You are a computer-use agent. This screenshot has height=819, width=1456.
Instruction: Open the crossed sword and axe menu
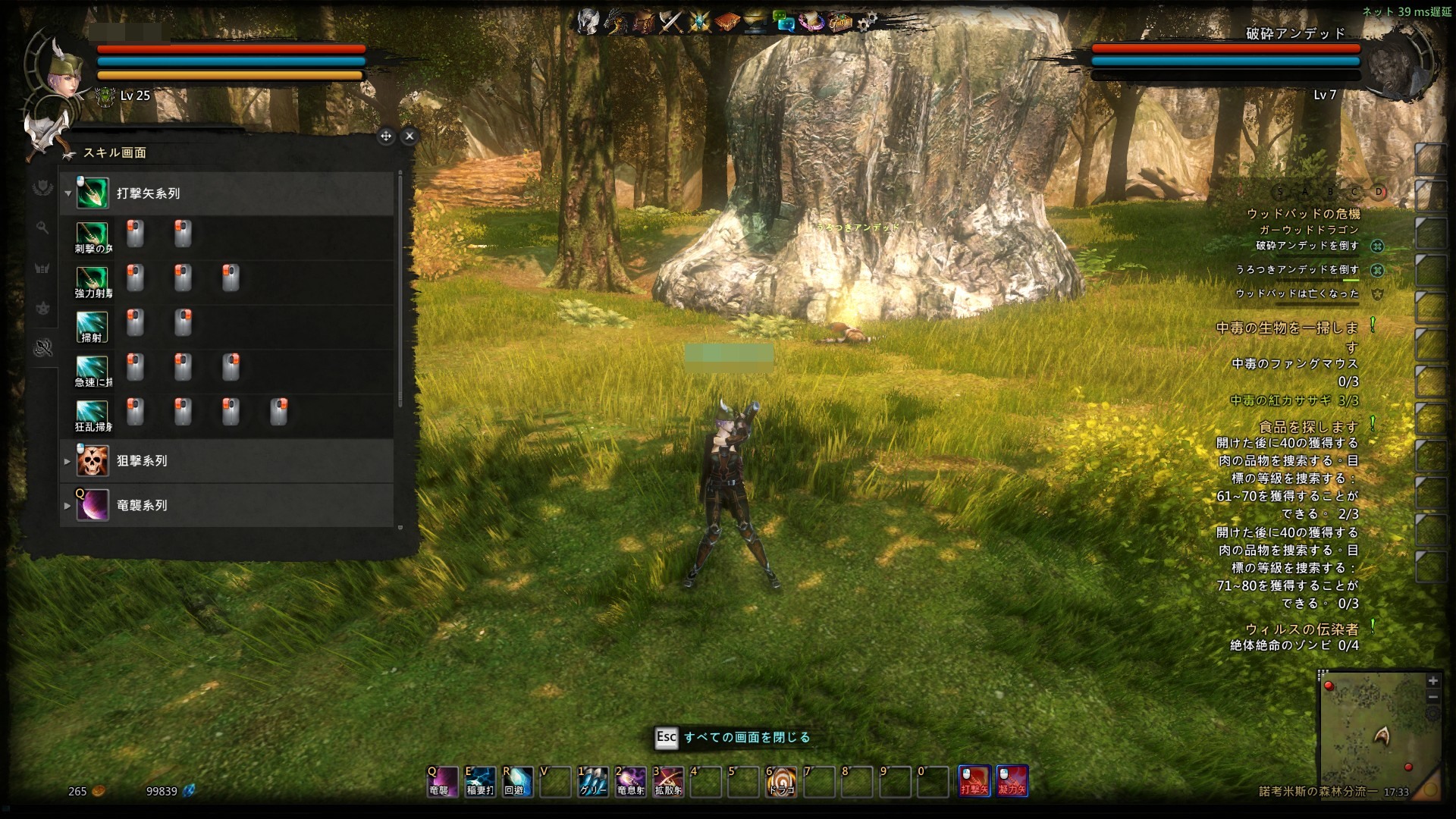coord(672,23)
